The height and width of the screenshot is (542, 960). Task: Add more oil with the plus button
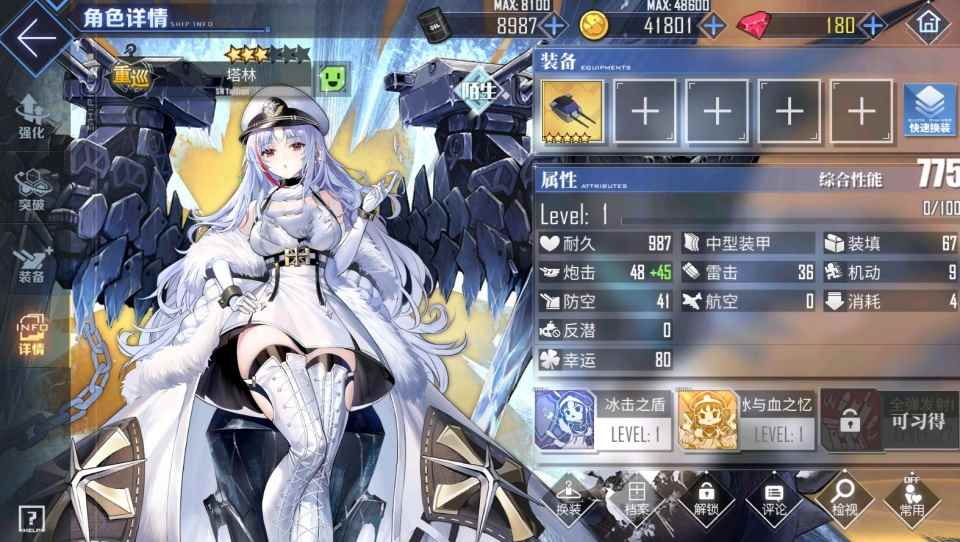coord(554,25)
